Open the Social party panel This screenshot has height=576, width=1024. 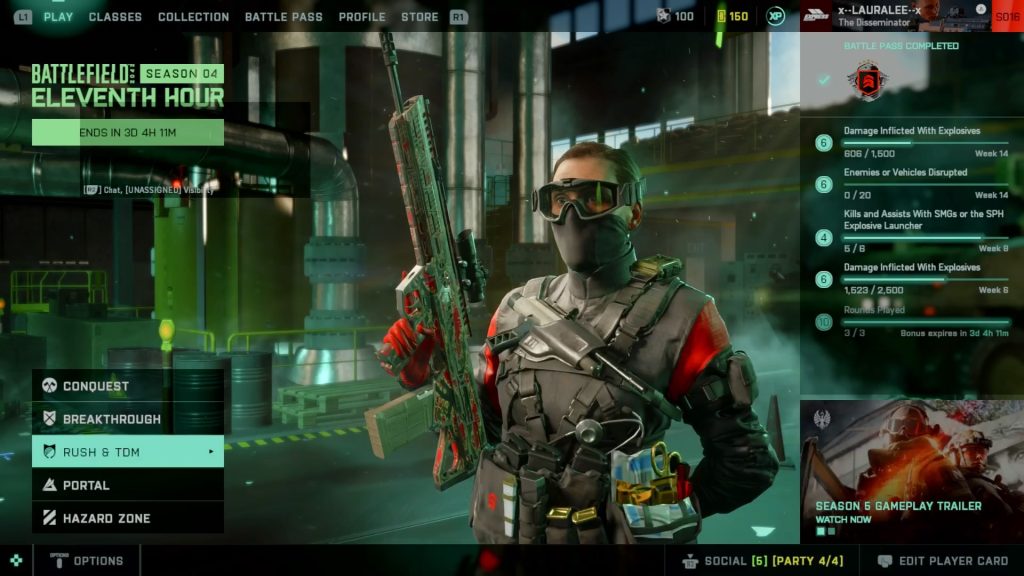tap(762, 561)
